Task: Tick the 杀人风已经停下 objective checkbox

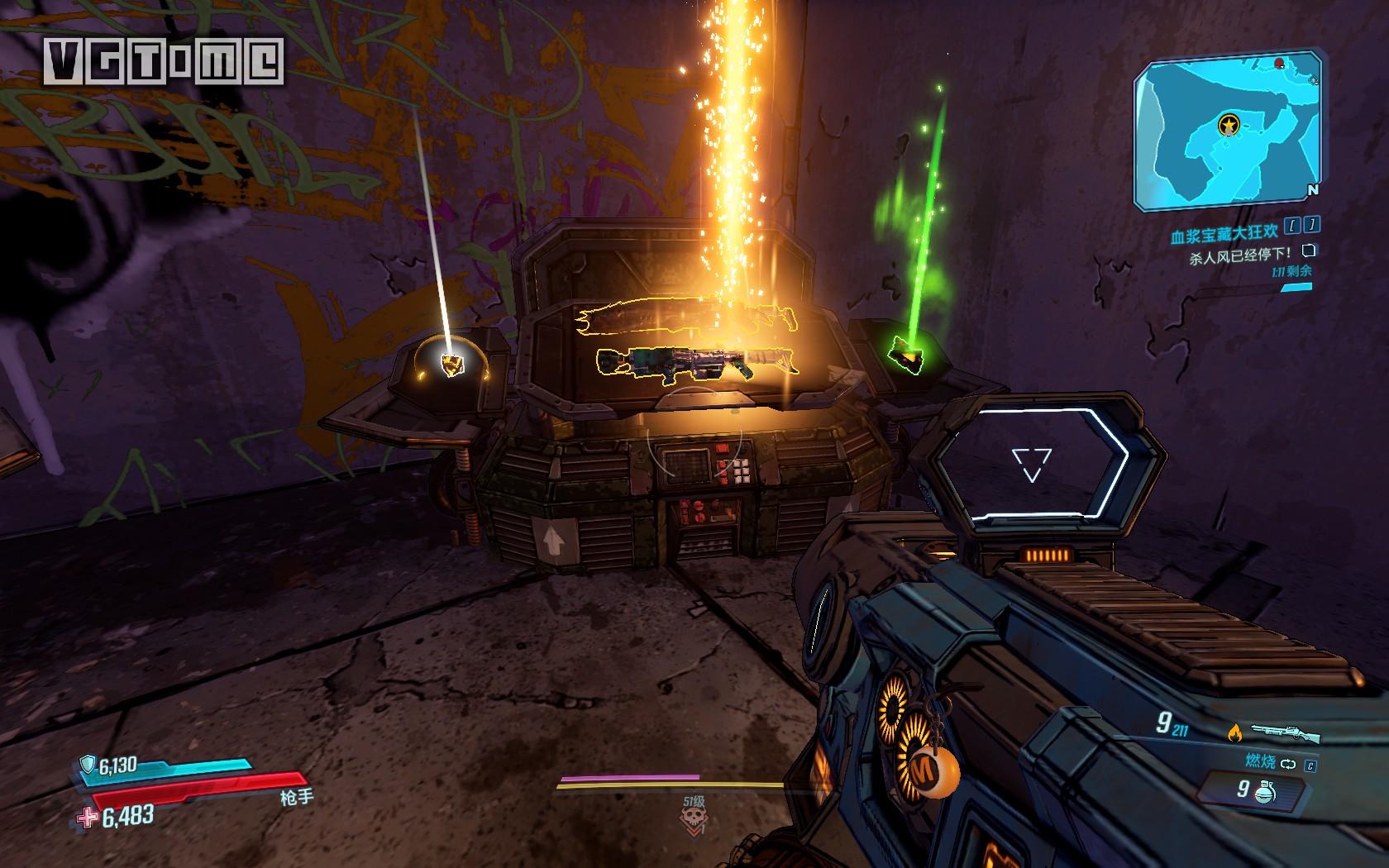Action: pyautogui.click(x=1308, y=251)
